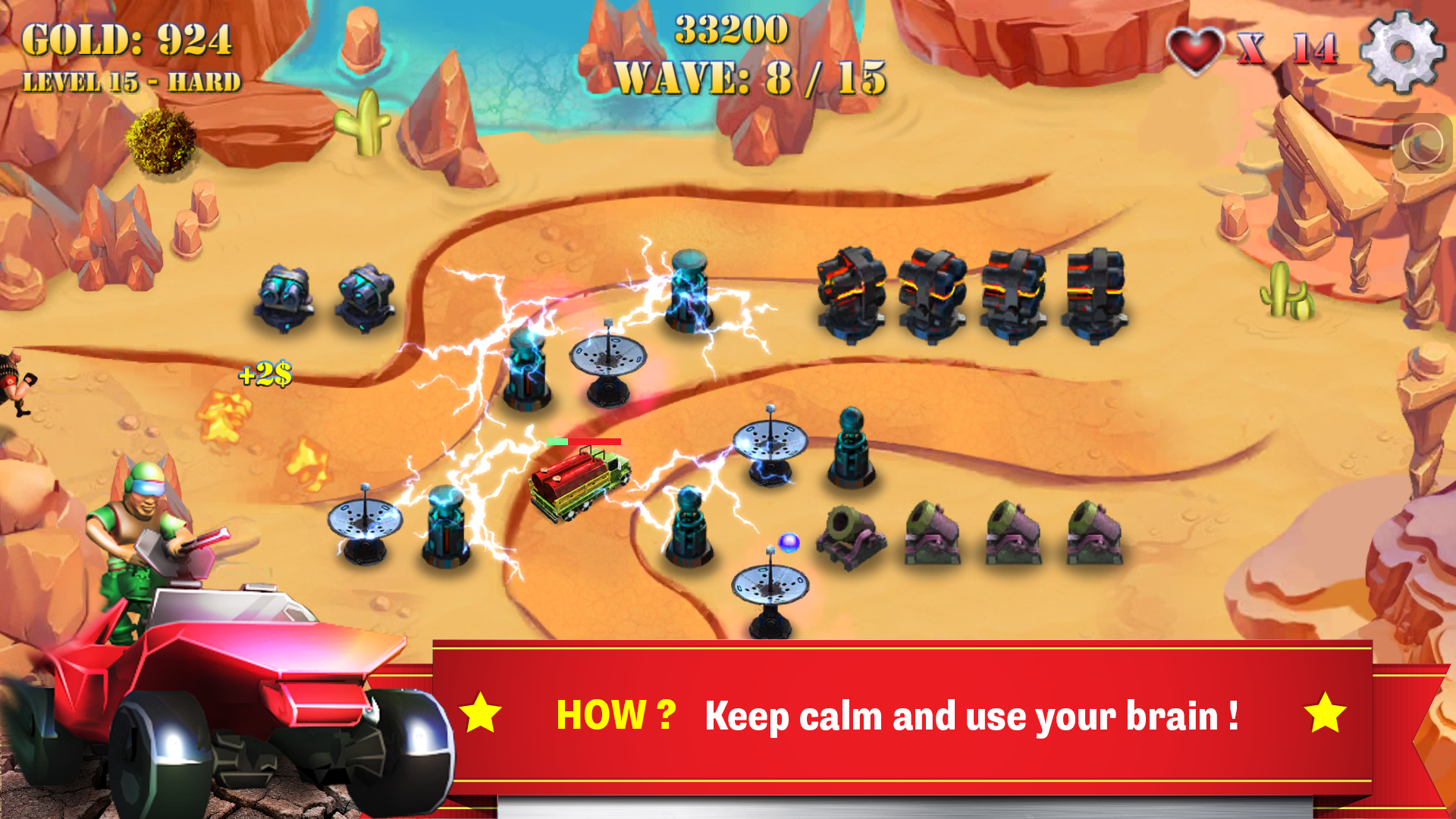Collect the +2$ gold bonus

click(266, 374)
